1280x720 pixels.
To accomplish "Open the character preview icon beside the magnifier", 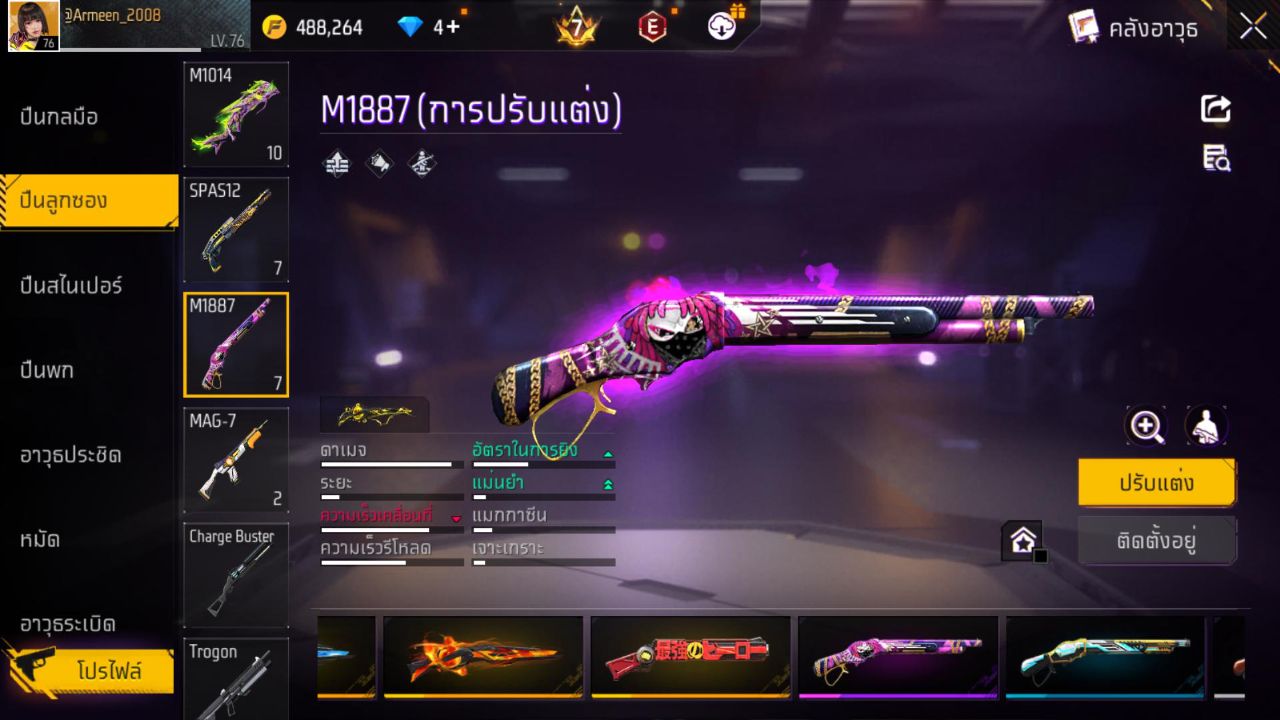I will (1206, 426).
